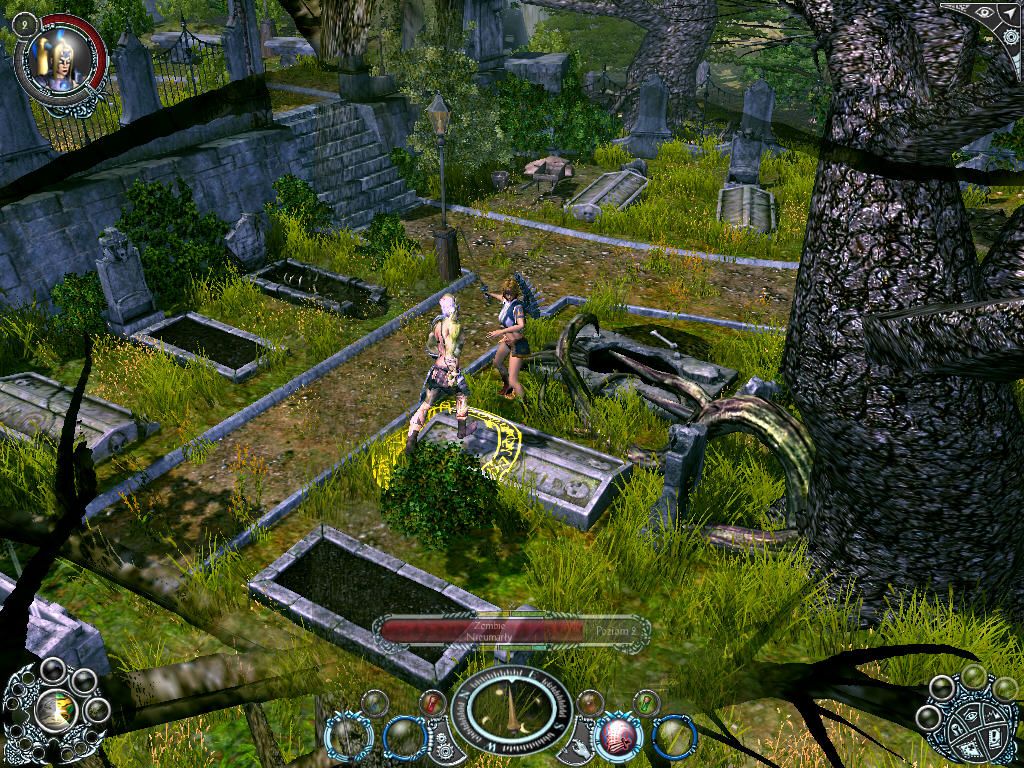
Task: Click the large mount portrait orb
Action: [56, 711]
